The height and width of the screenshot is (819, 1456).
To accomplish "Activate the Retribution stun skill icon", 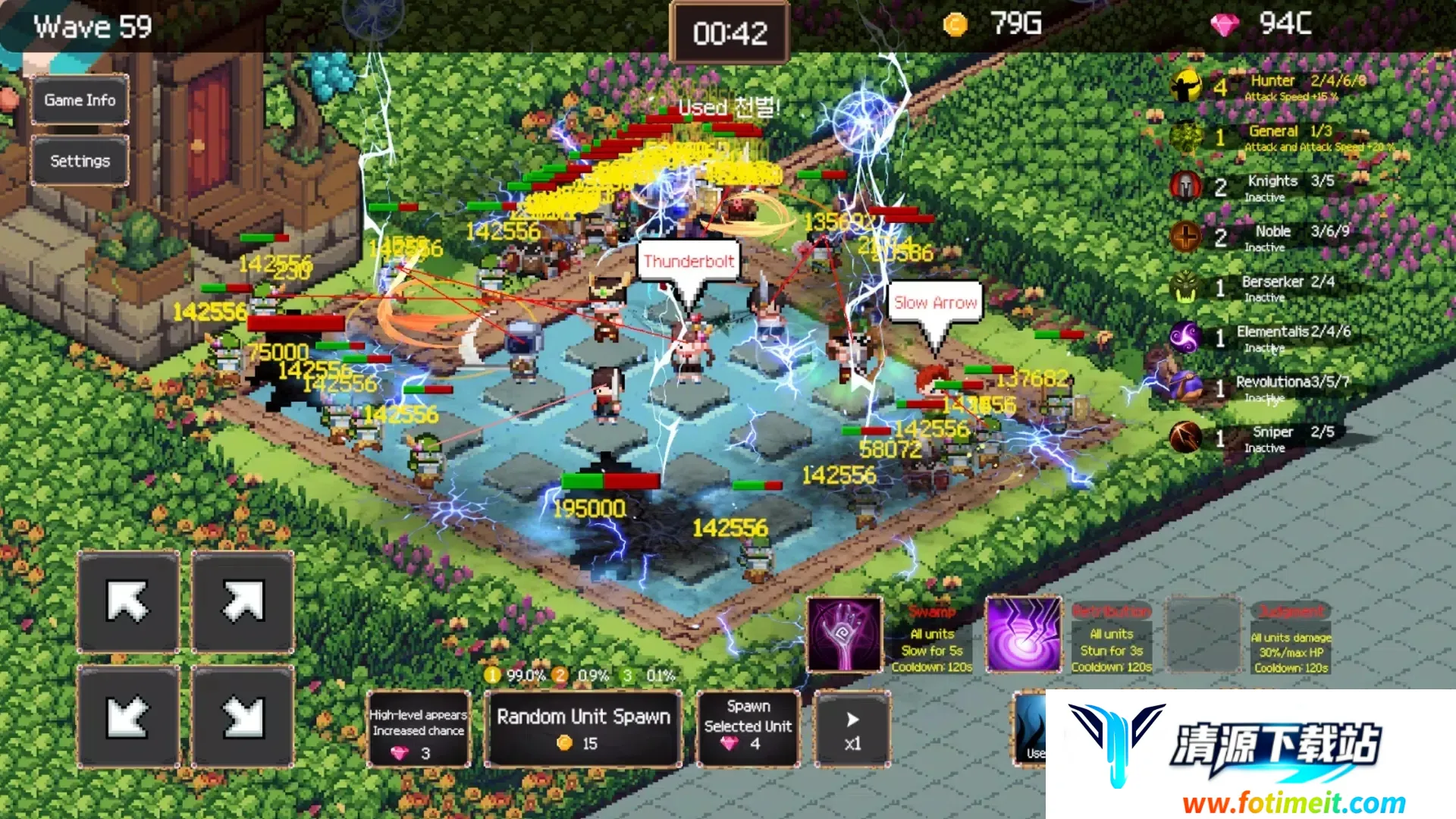I will coord(1023,634).
